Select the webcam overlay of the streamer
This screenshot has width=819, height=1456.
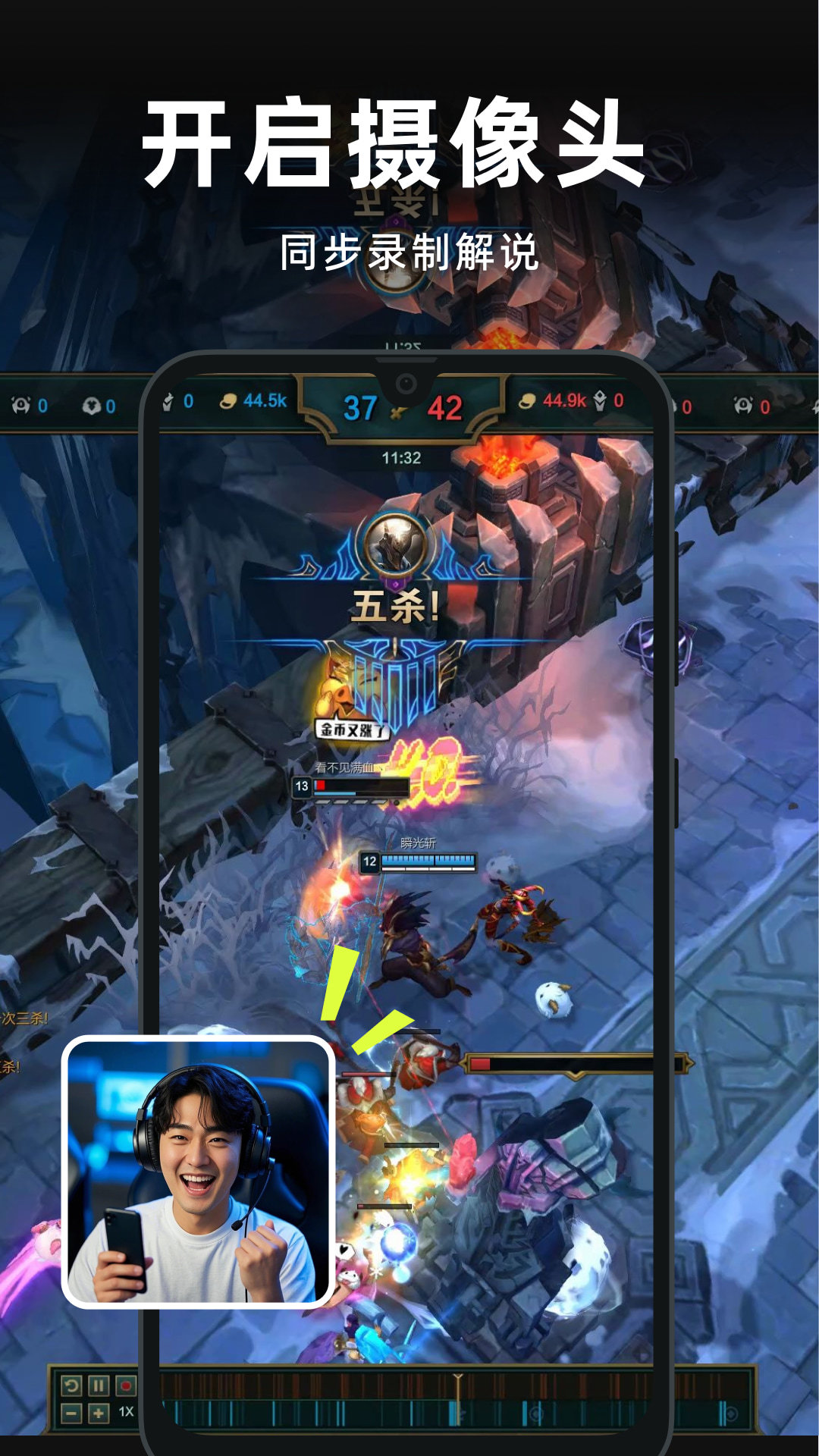[198, 1172]
